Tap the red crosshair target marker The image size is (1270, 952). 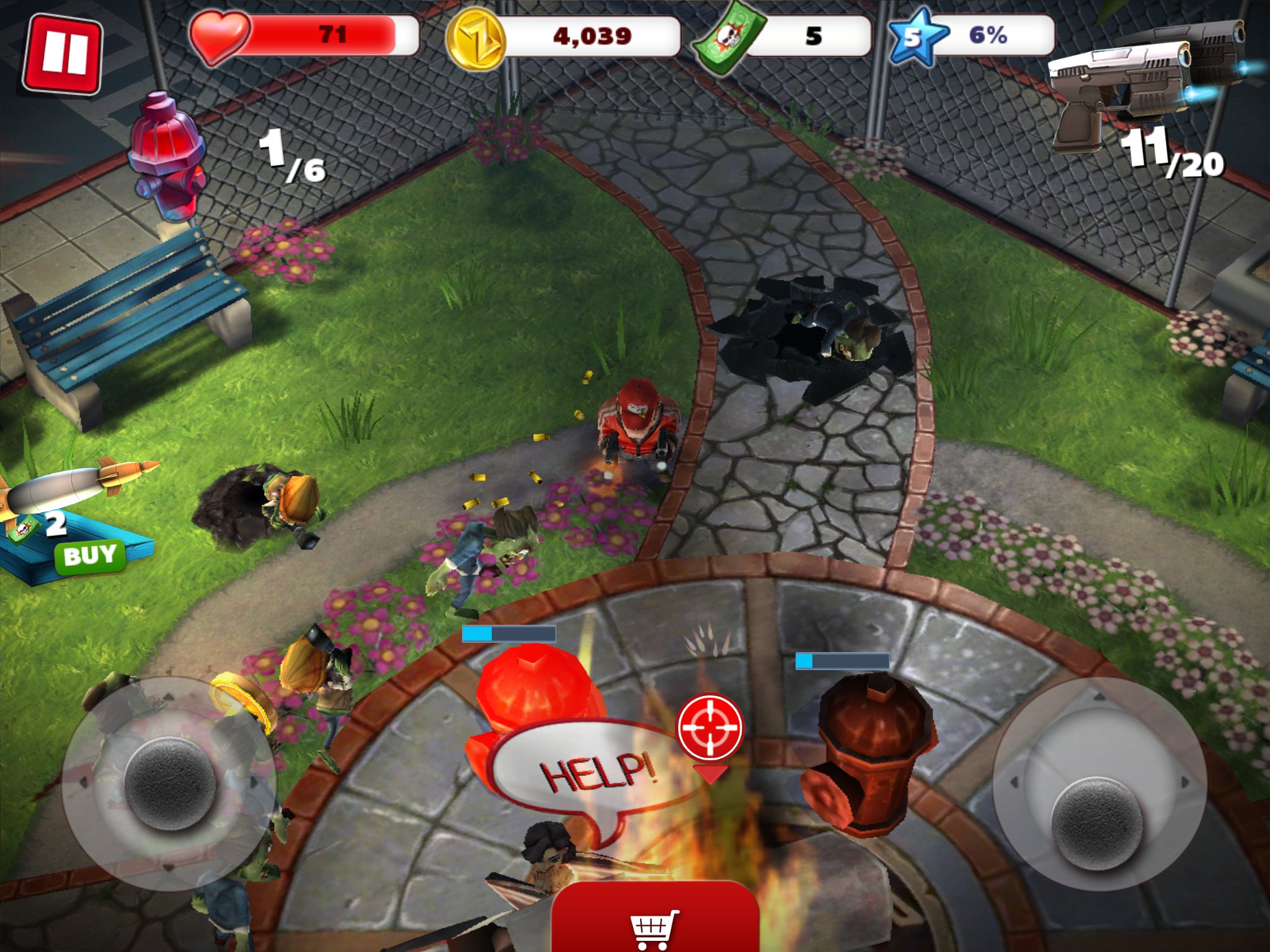pyautogui.click(x=710, y=726)
